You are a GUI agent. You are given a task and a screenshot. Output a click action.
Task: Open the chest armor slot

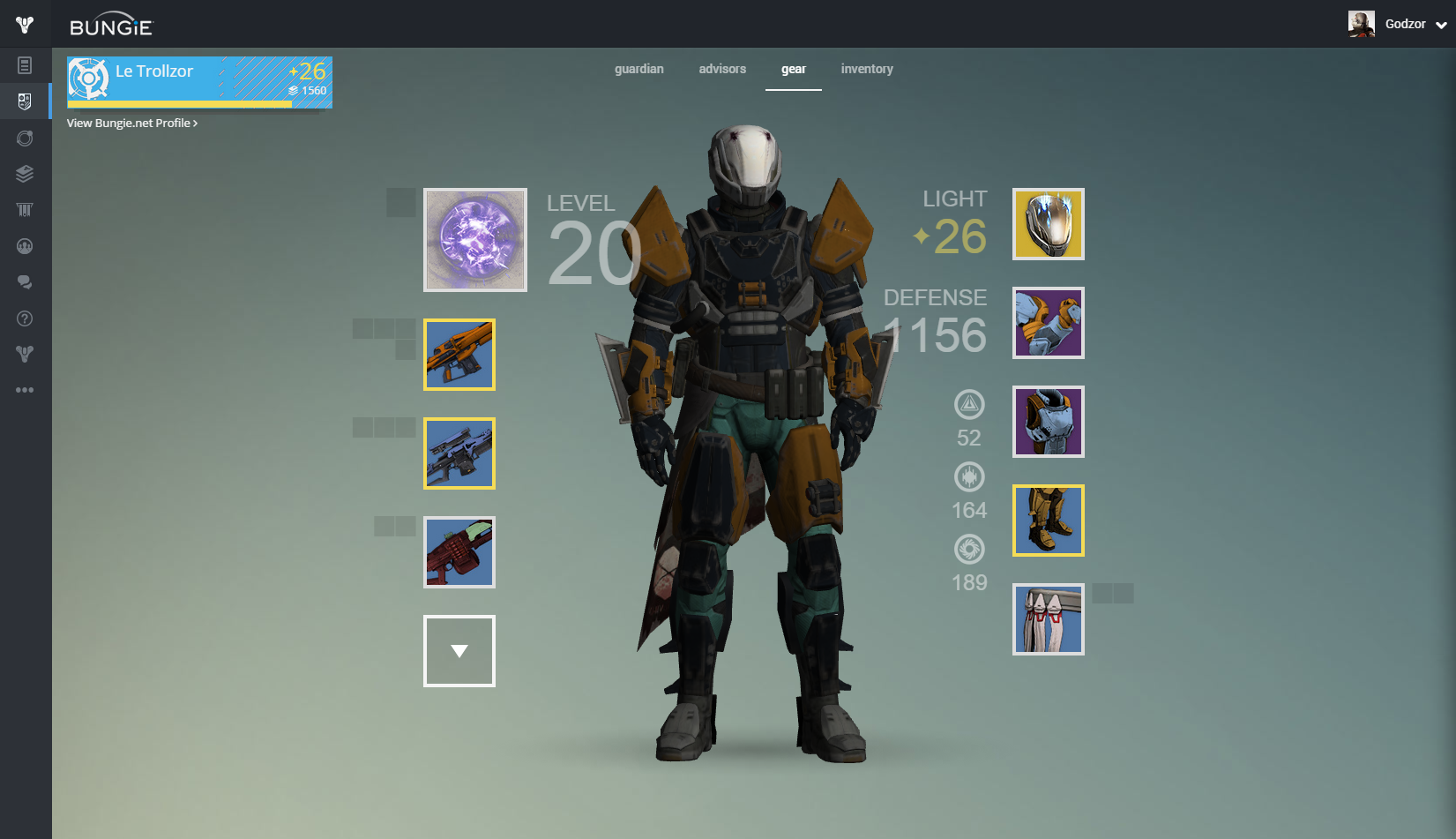tap(1049, 422)
